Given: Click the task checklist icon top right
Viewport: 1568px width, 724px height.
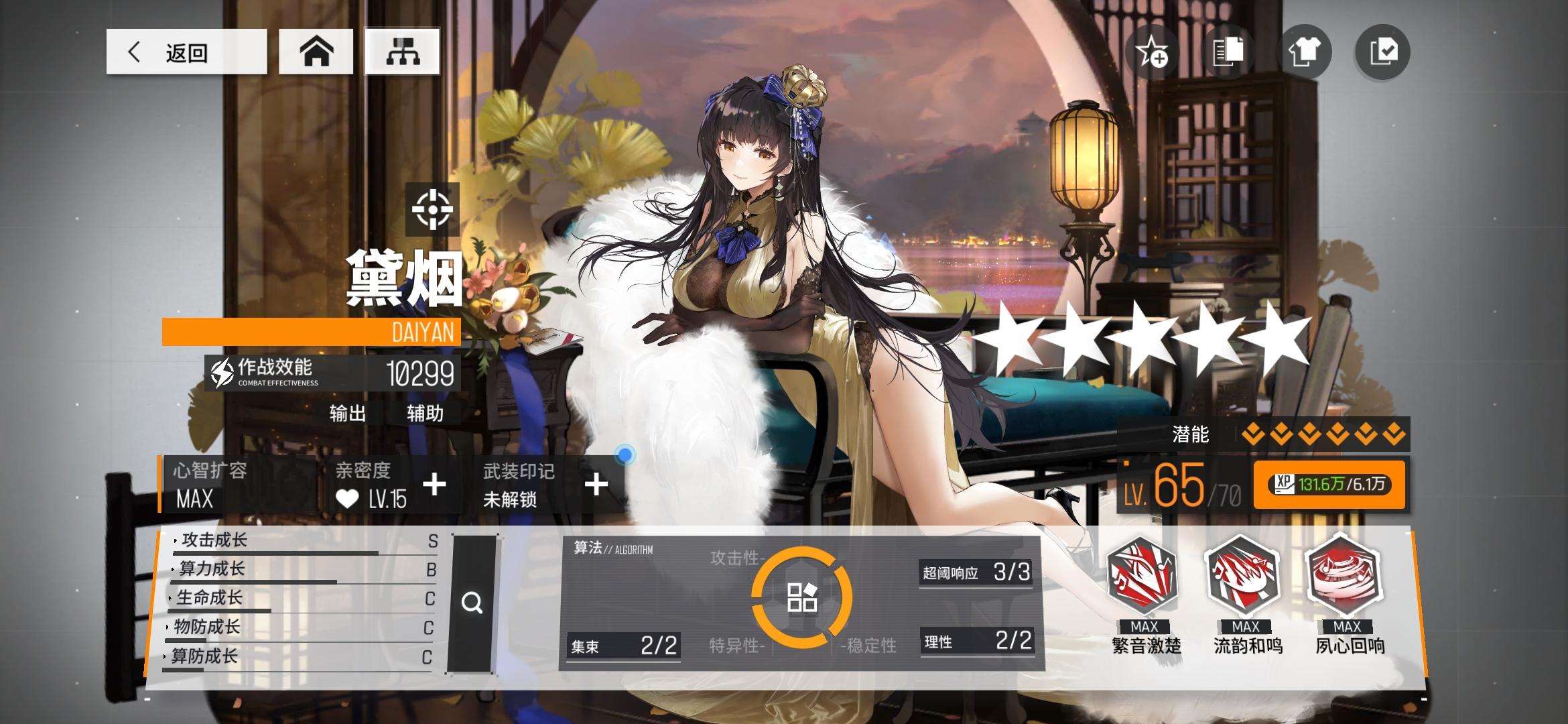Looking at the screenshot, I should 1380,52.
